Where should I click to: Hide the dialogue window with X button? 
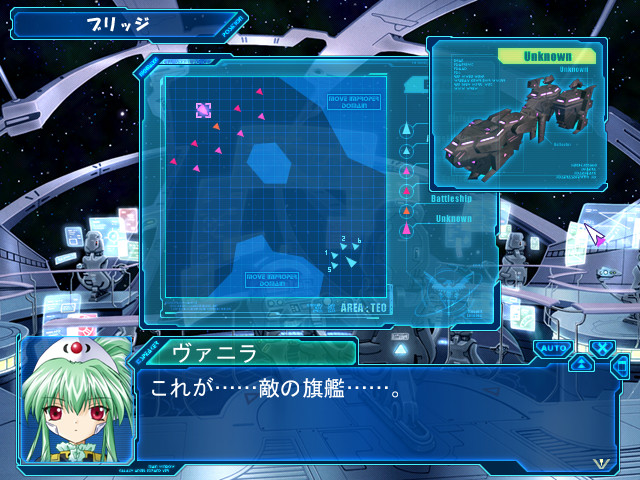pos(601,348)
